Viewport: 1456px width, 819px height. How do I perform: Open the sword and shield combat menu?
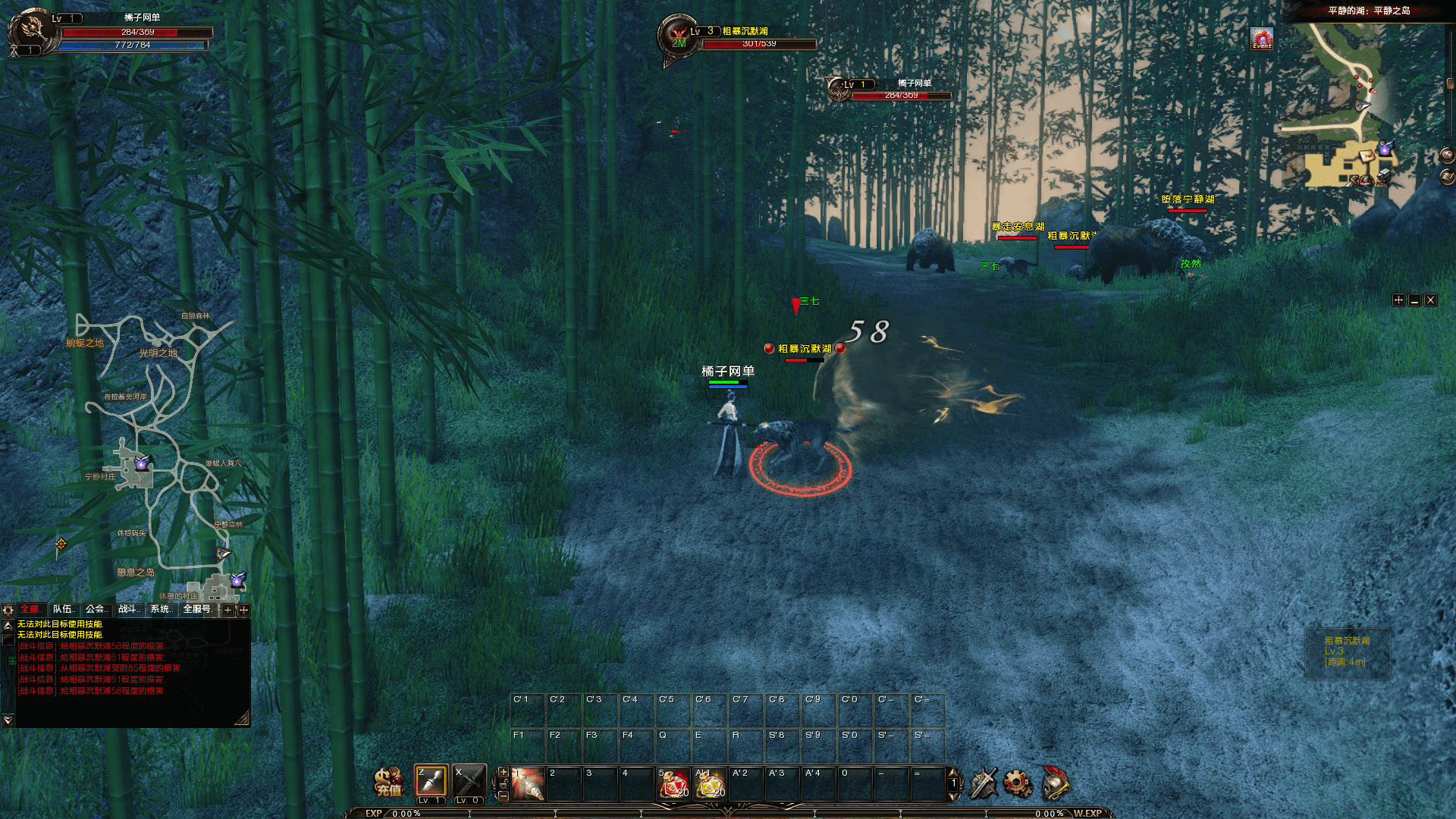[984, 783]
